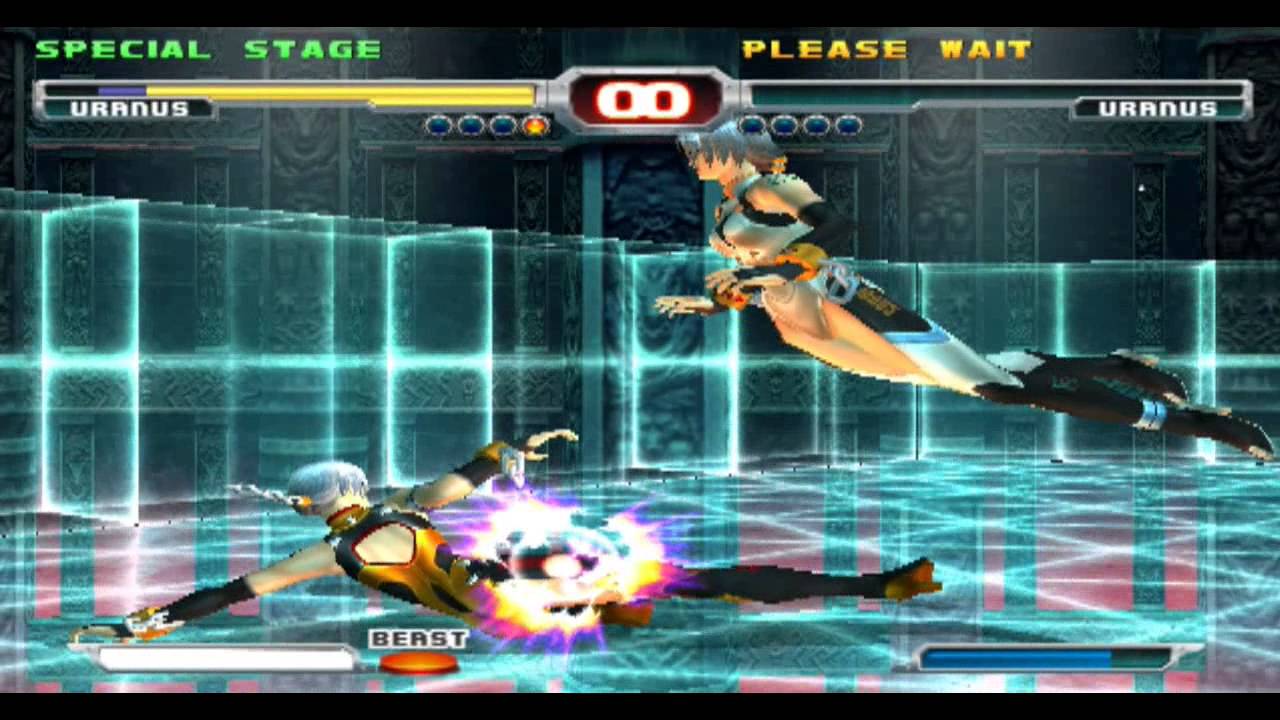Click the orange BEAST indicator button

(x=419, y=662)
